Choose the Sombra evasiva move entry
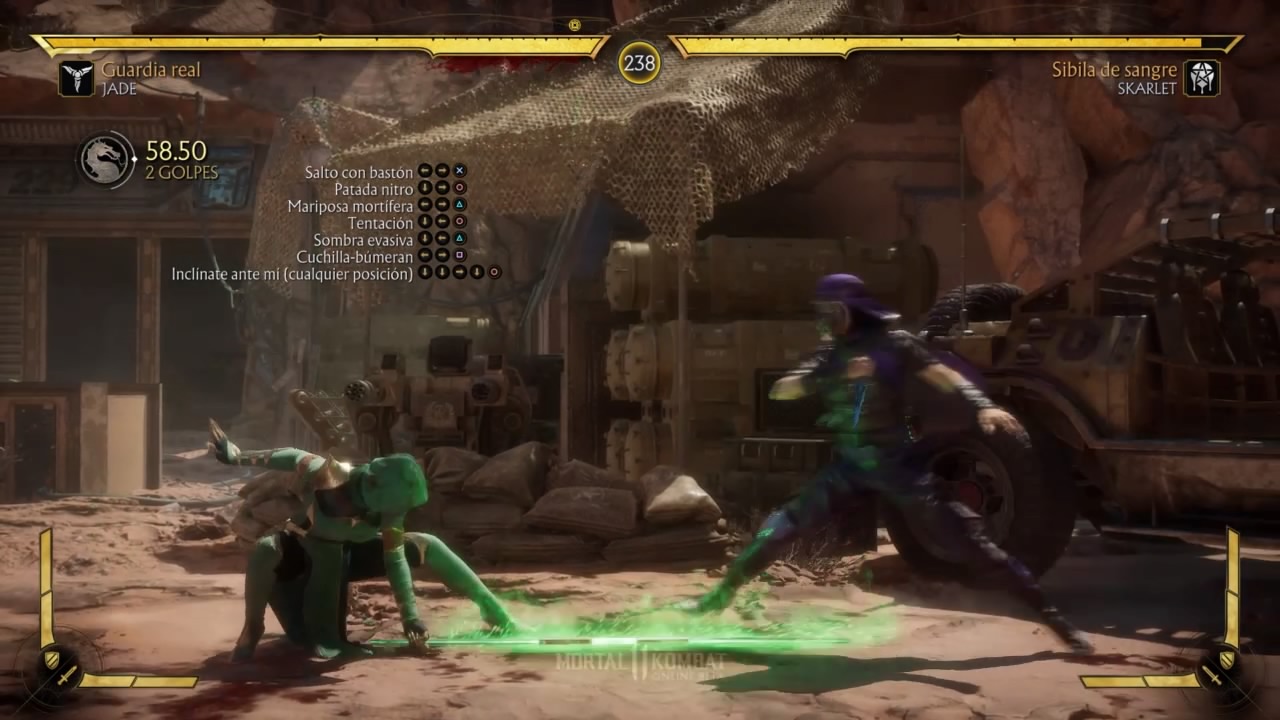Viewport: 1280px width, 720px height. (363, 240)
